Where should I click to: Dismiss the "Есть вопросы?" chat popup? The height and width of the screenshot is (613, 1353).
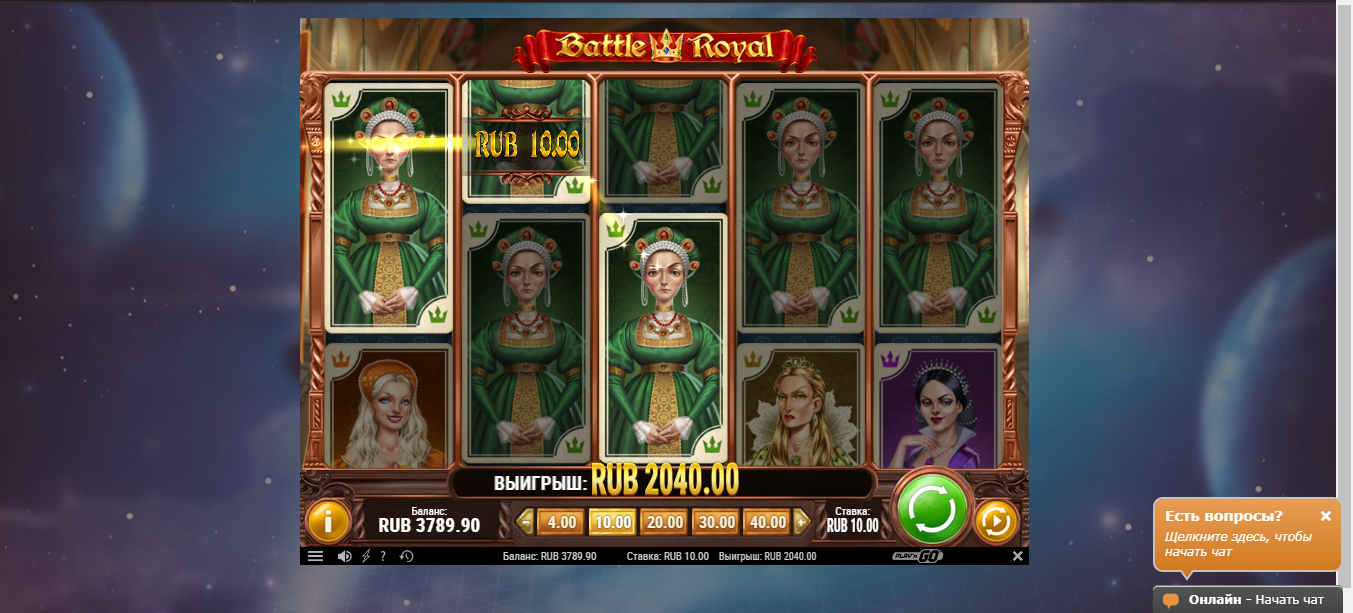click(x=1325, y=516)
